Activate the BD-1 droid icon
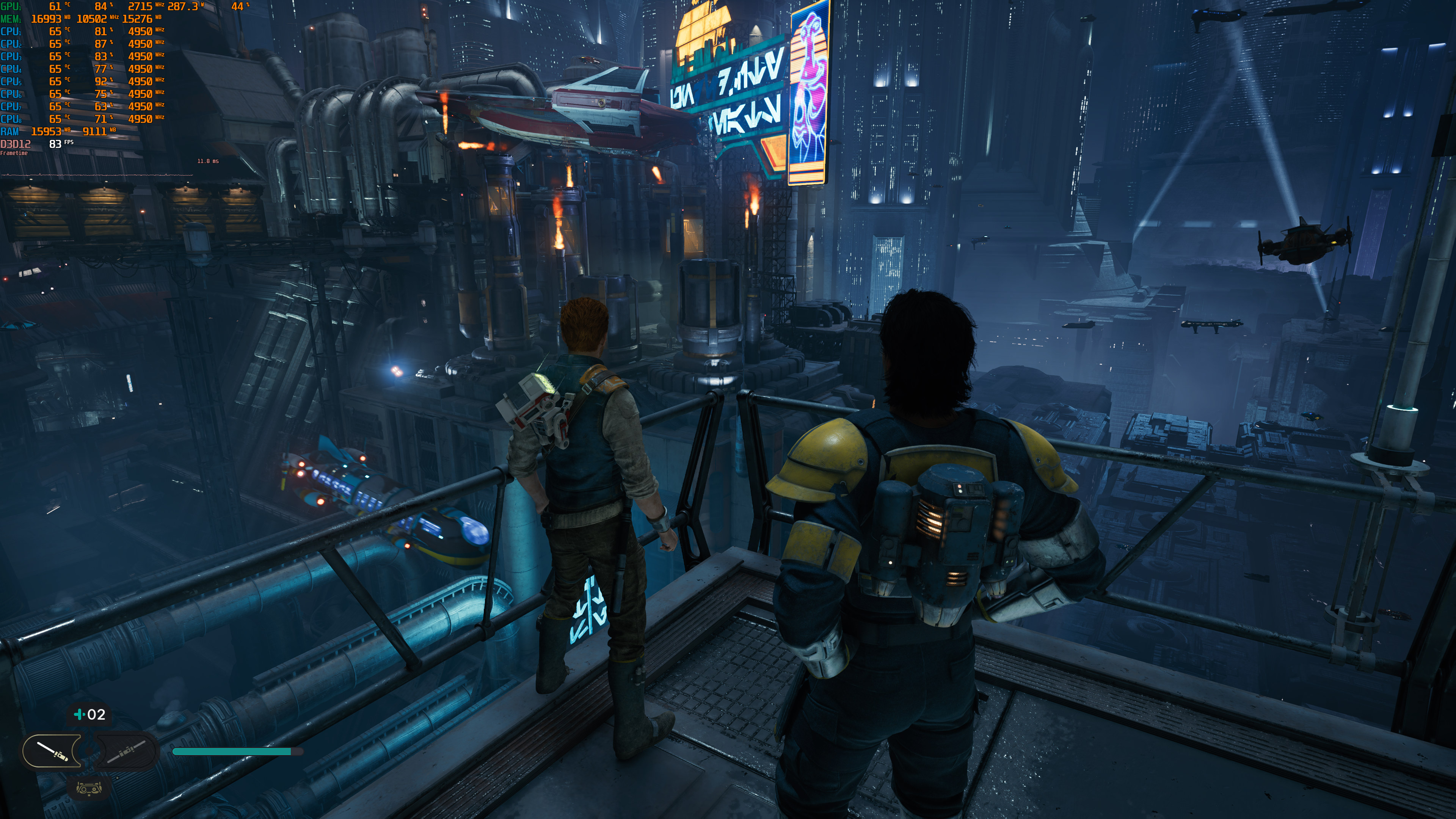This screenshot has width=1456, height=819. [89, 788]
